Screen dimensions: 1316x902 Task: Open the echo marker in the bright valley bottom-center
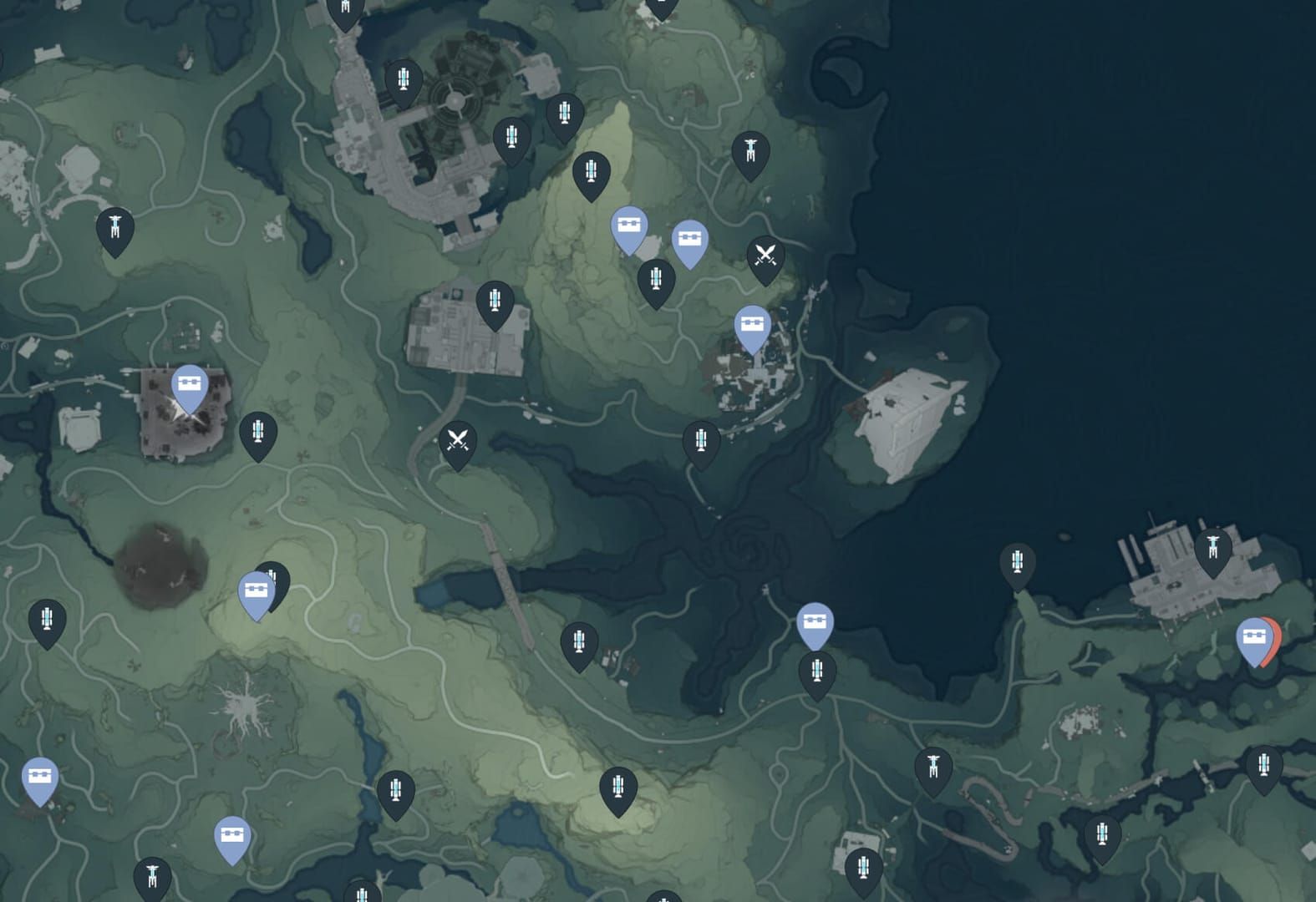[x=619, y=785]
